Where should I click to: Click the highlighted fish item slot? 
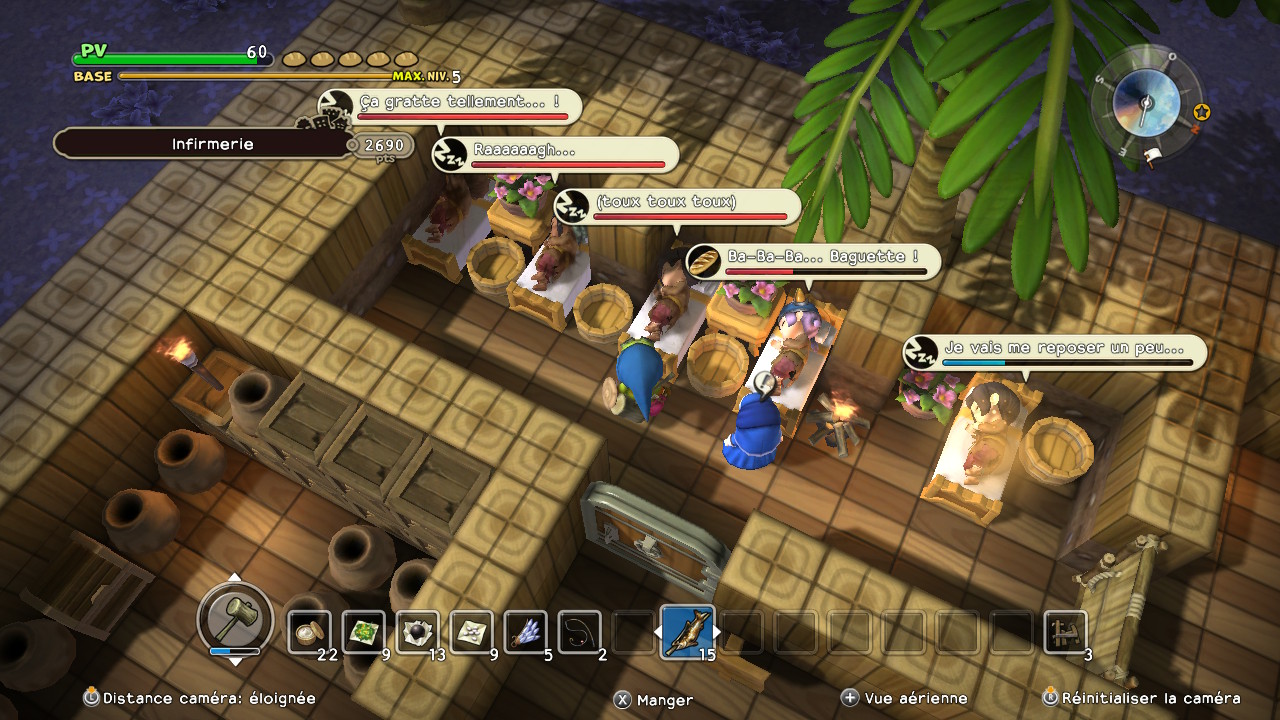click(x=688, y=632)
